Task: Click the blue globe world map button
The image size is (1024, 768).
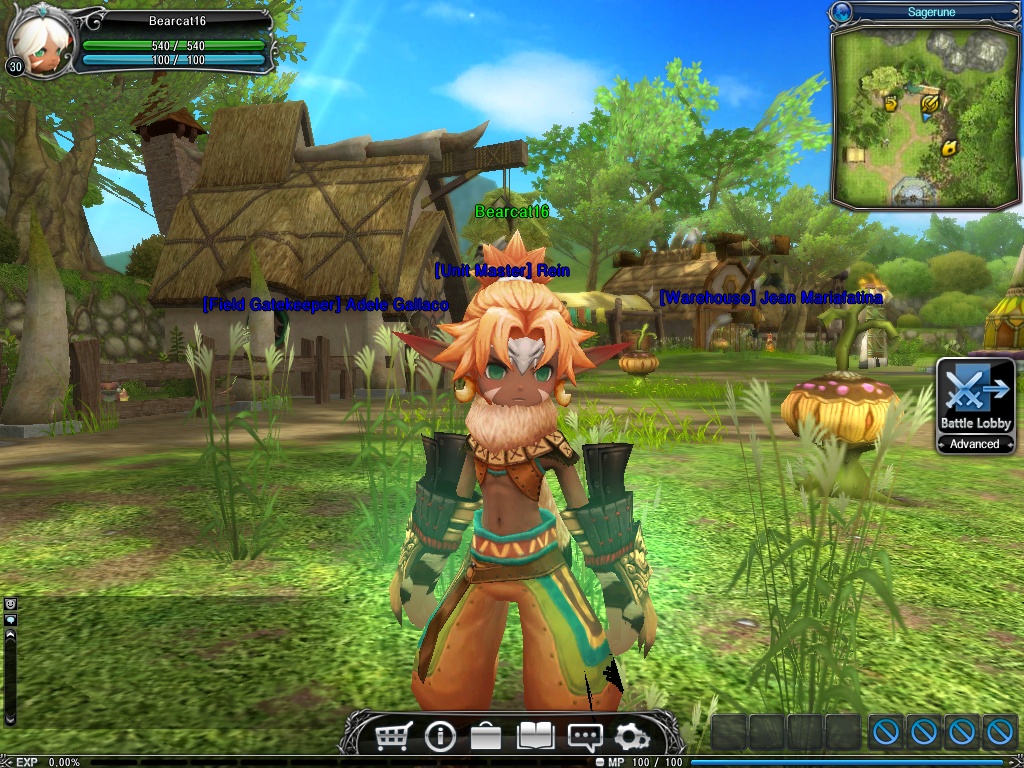Action: [x=842, y=12]
